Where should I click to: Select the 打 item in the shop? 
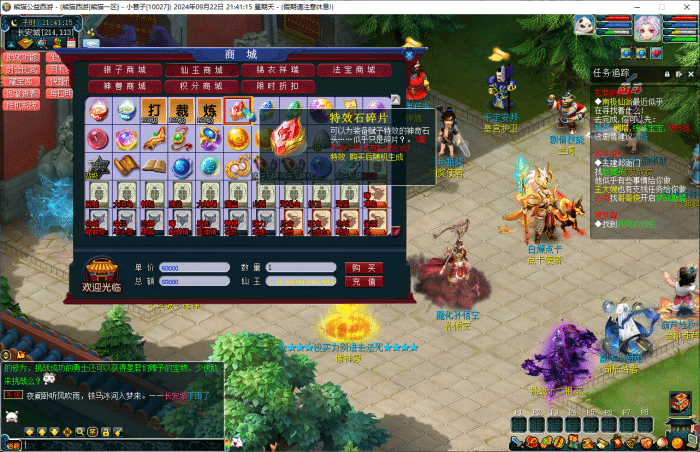click(x=154, y=111)
